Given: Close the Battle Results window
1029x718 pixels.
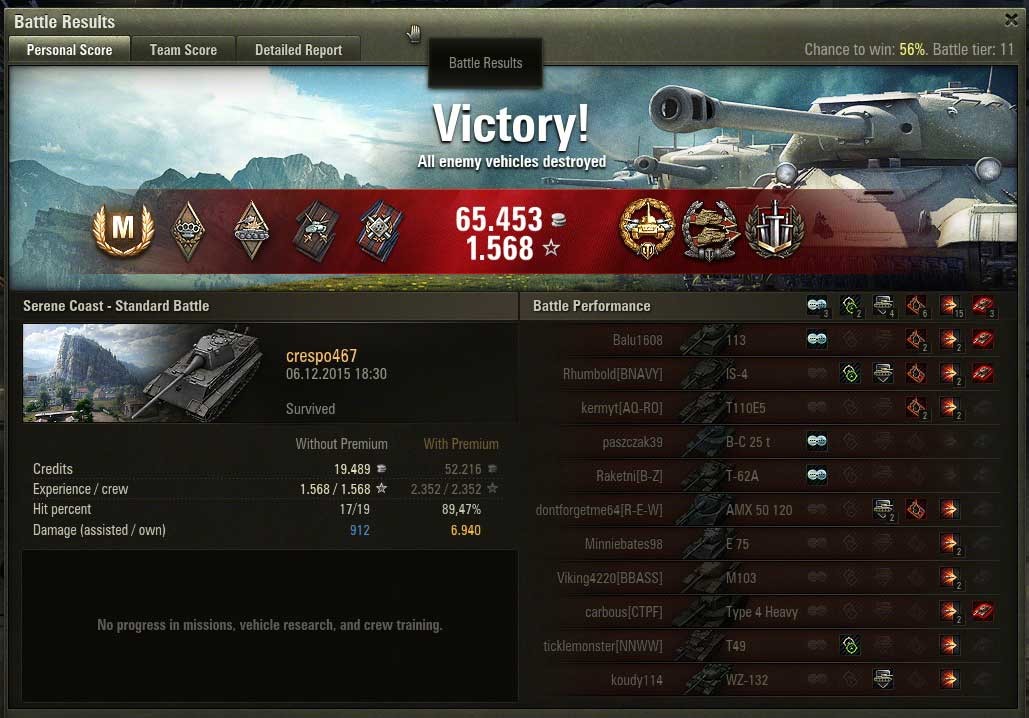Looking at the screenshot, I should [x=1011, y=19].
